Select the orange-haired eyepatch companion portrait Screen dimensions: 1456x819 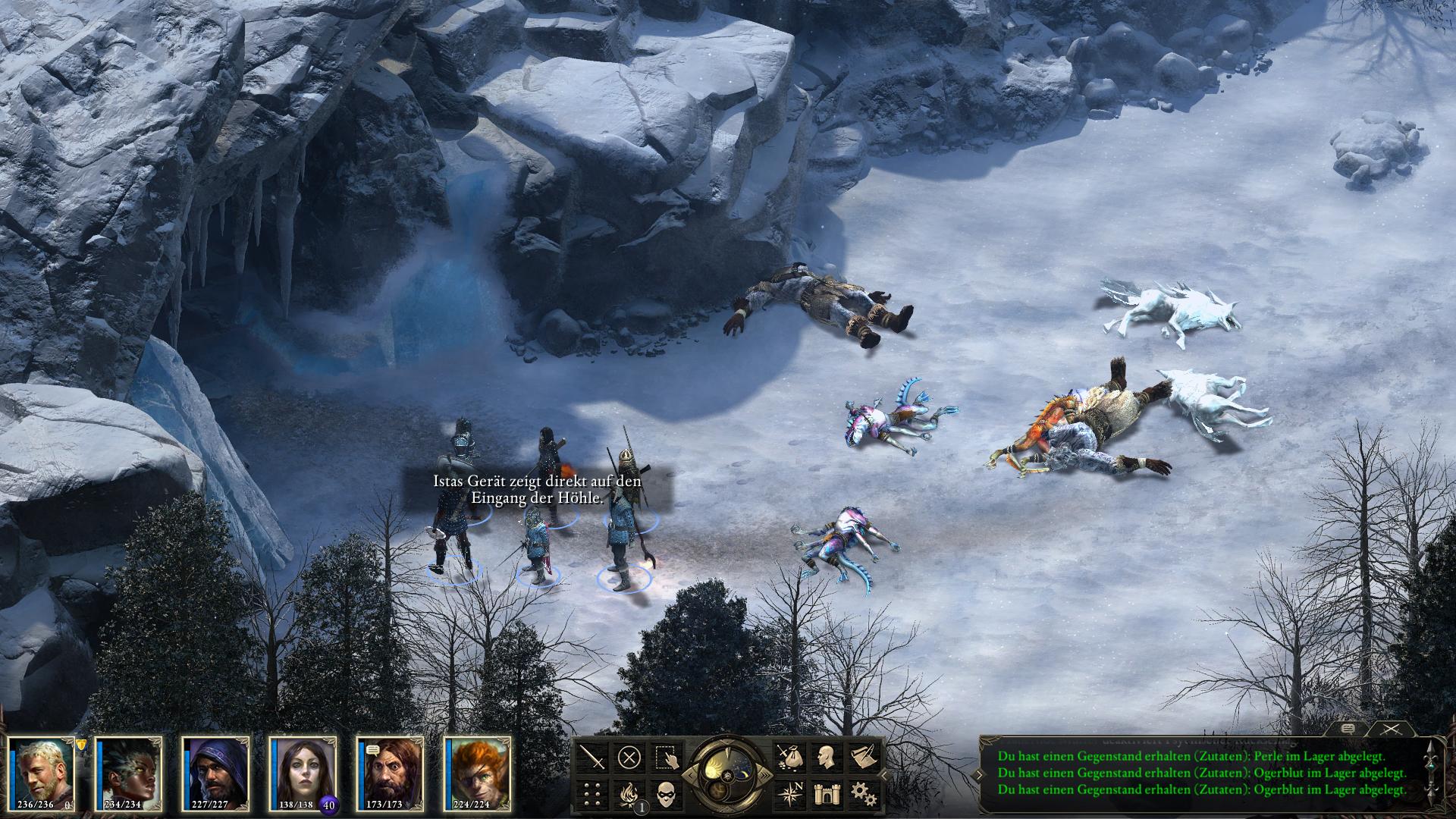(478, 772)
